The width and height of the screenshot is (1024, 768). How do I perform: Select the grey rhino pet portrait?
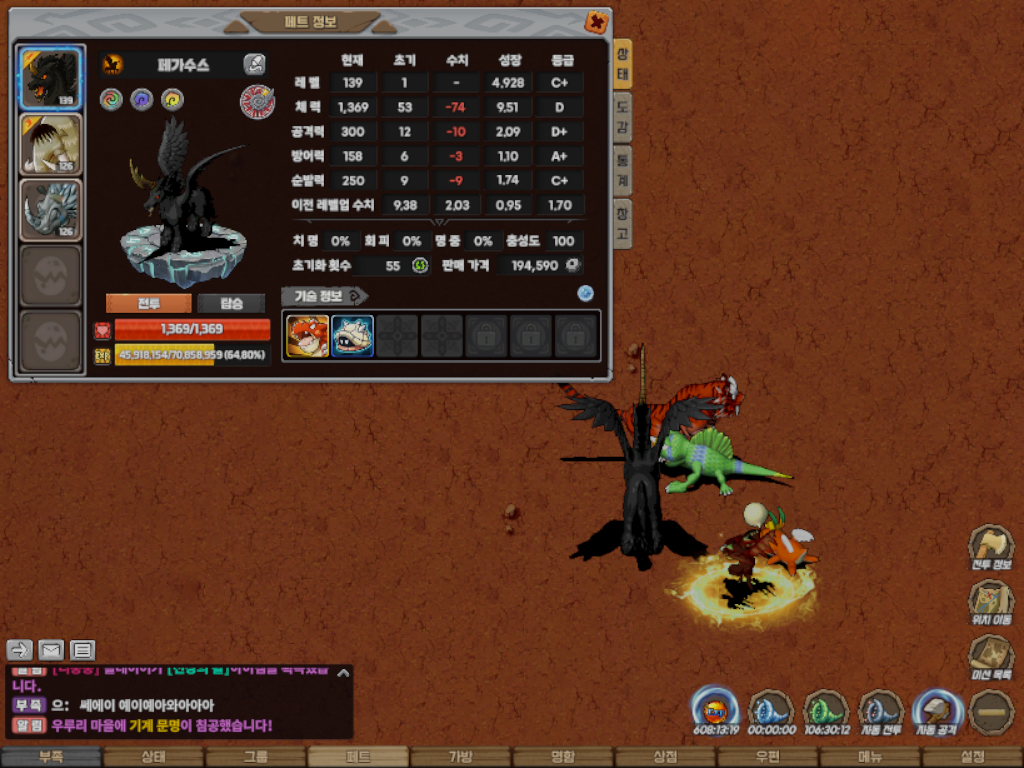(50, 210)
